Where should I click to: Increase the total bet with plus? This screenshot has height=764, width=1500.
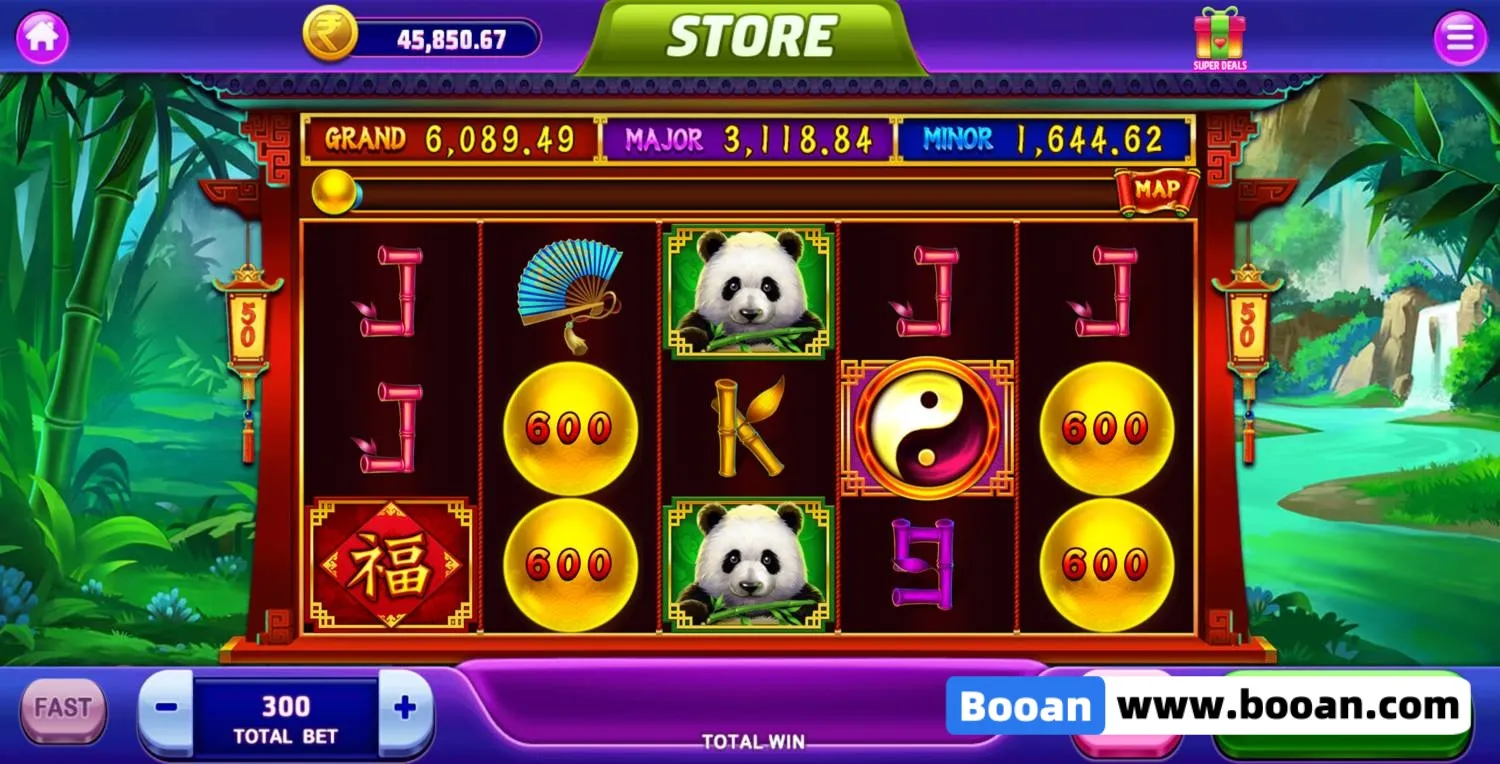pyautogui.click(x=405, y=708)
